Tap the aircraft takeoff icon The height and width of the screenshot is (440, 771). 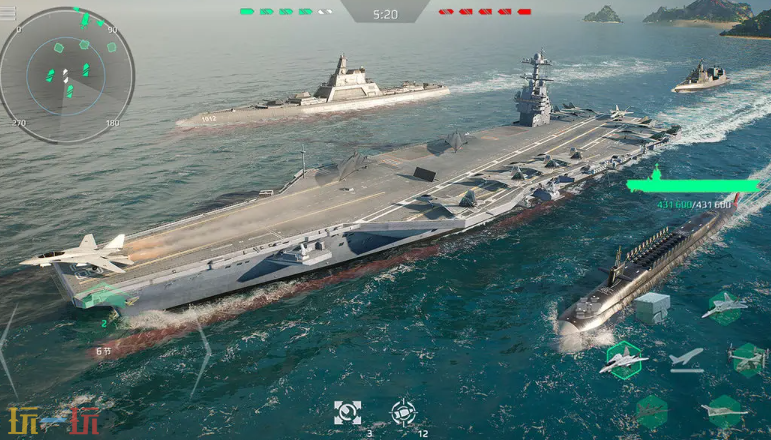687,358
